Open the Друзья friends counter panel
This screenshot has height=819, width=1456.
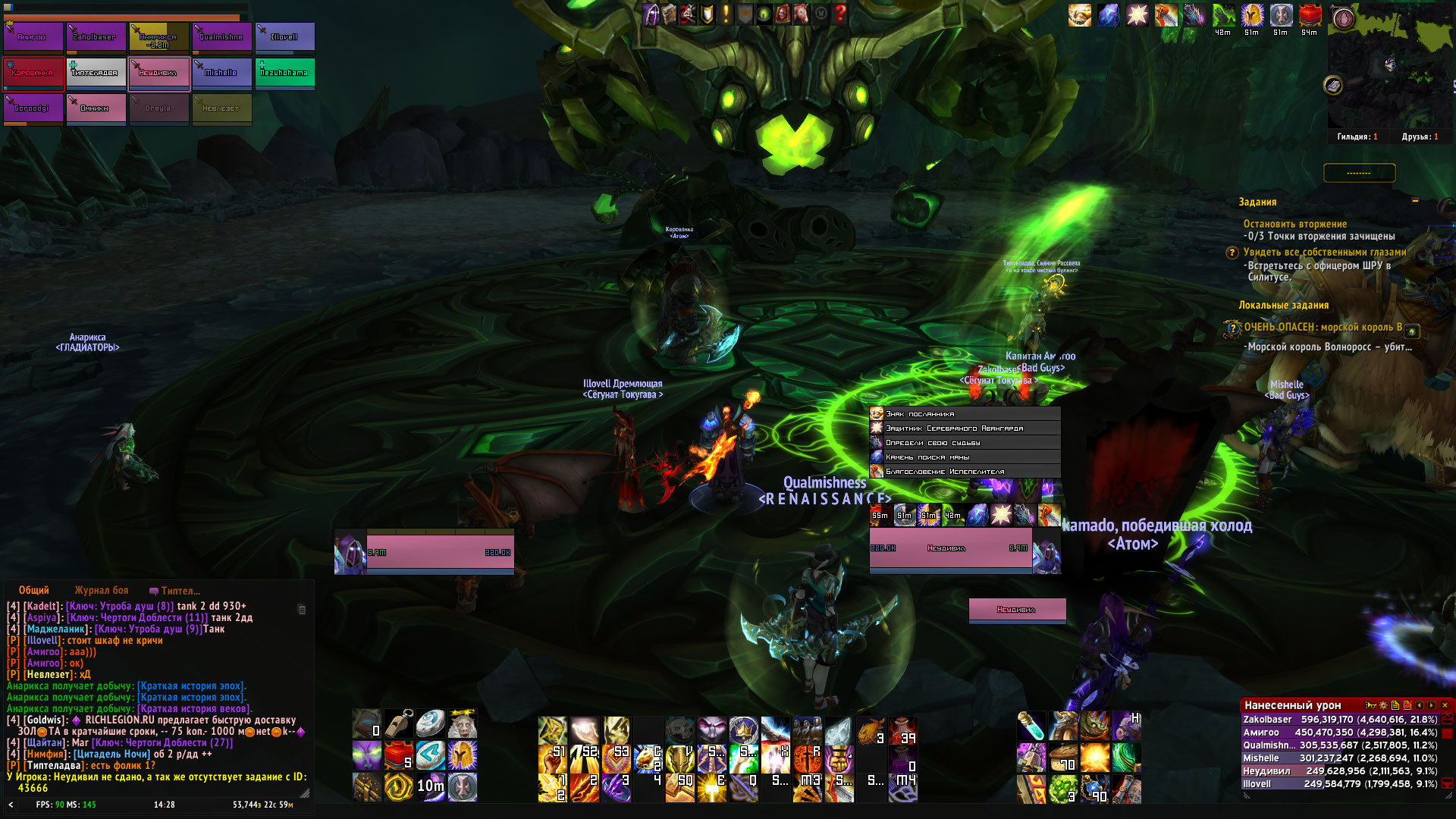pyautogui.click(x=1420, y=137)
